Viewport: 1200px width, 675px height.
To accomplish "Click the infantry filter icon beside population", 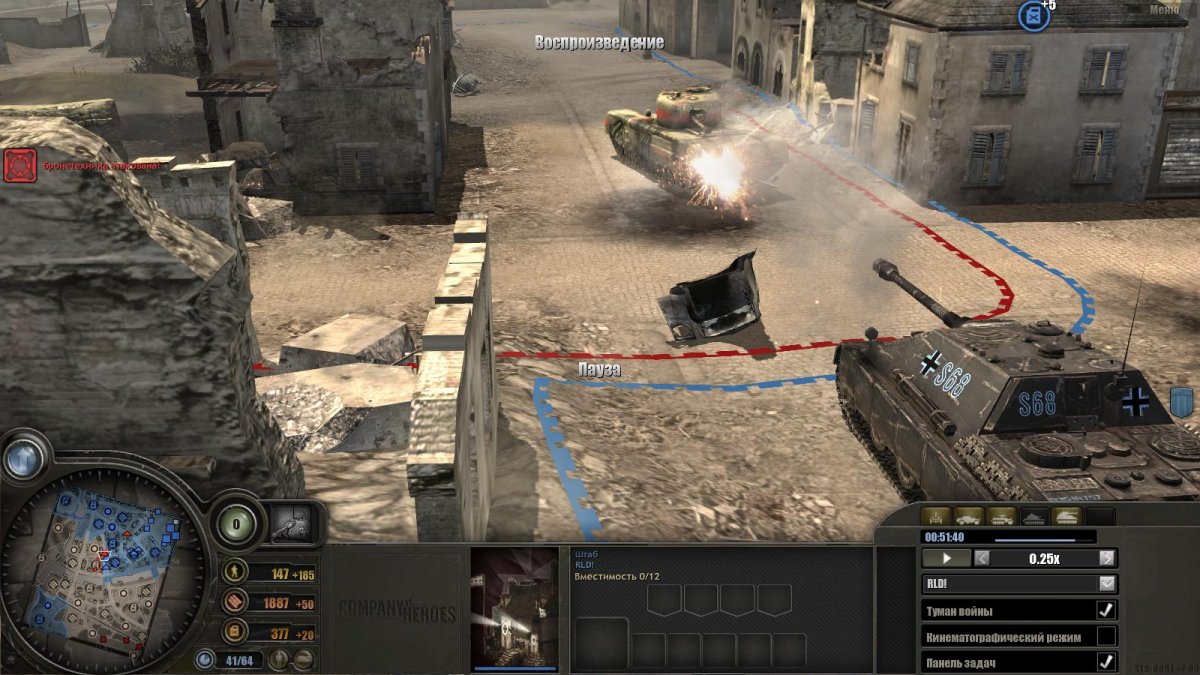I will tap(281, 660).
